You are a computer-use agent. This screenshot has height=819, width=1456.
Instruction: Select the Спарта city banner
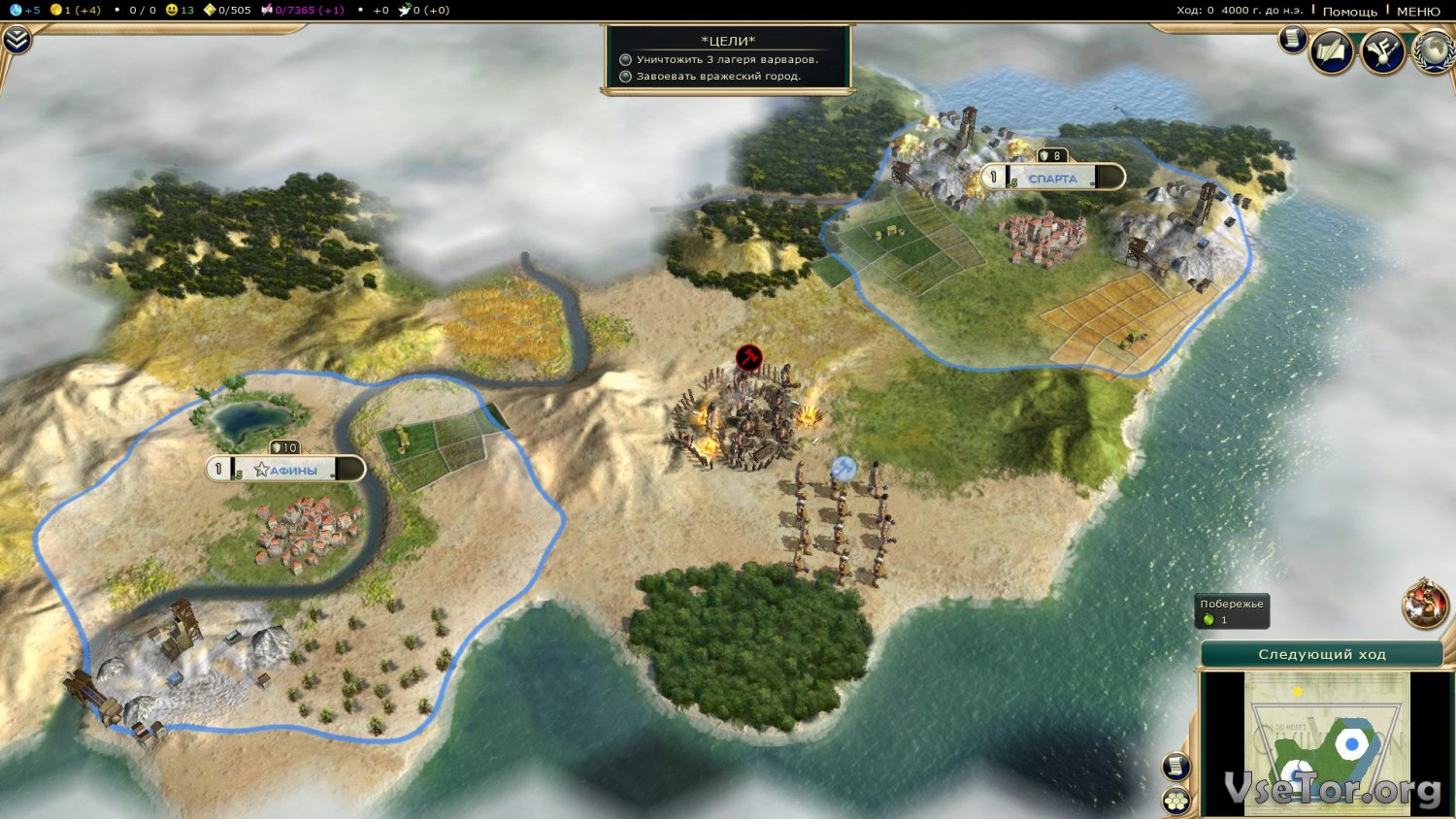click(1053, 178)
